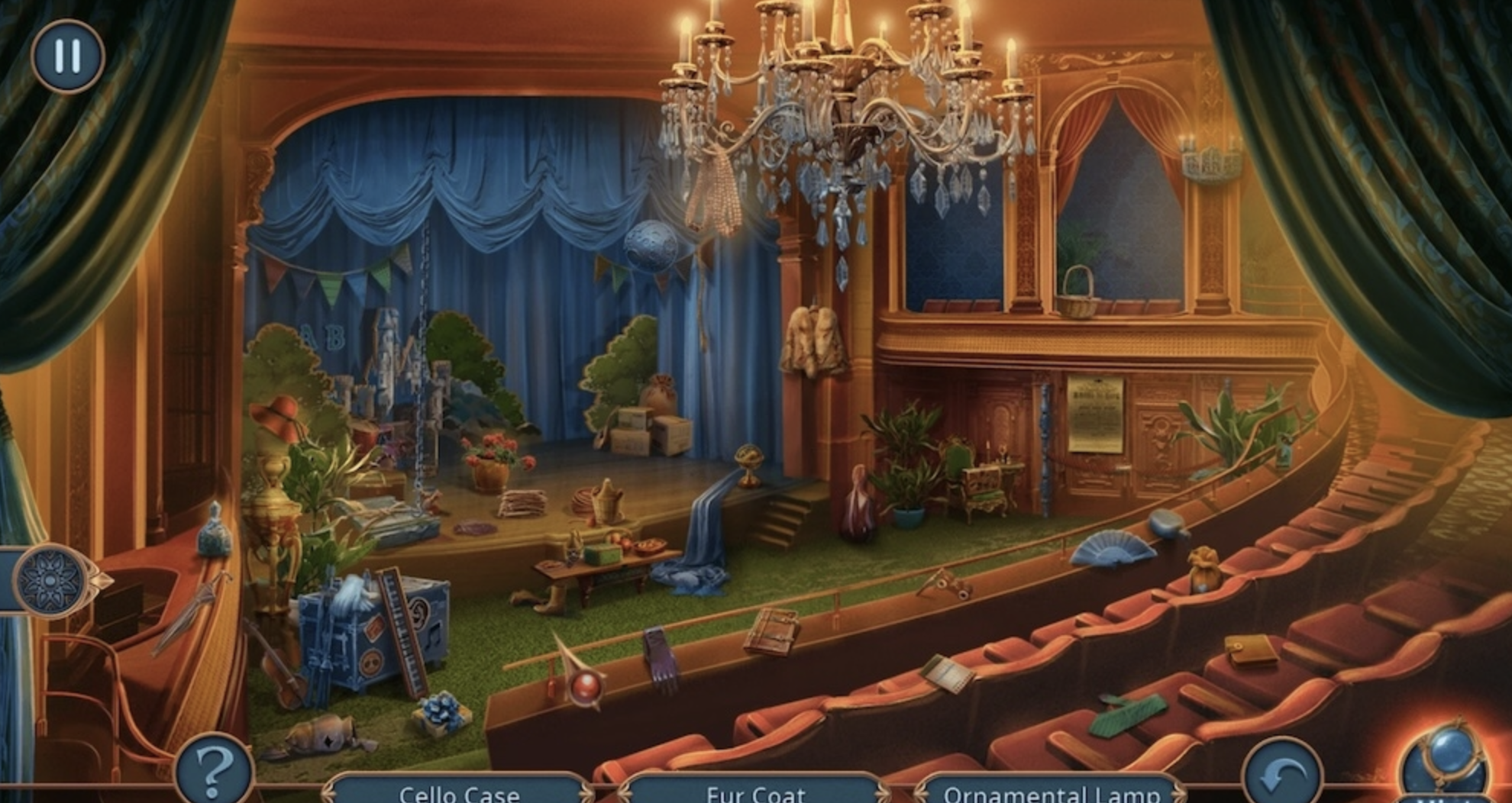Click the pause button
The width and height of the screenshot is (1512, 803).
(x=67, y=53)
